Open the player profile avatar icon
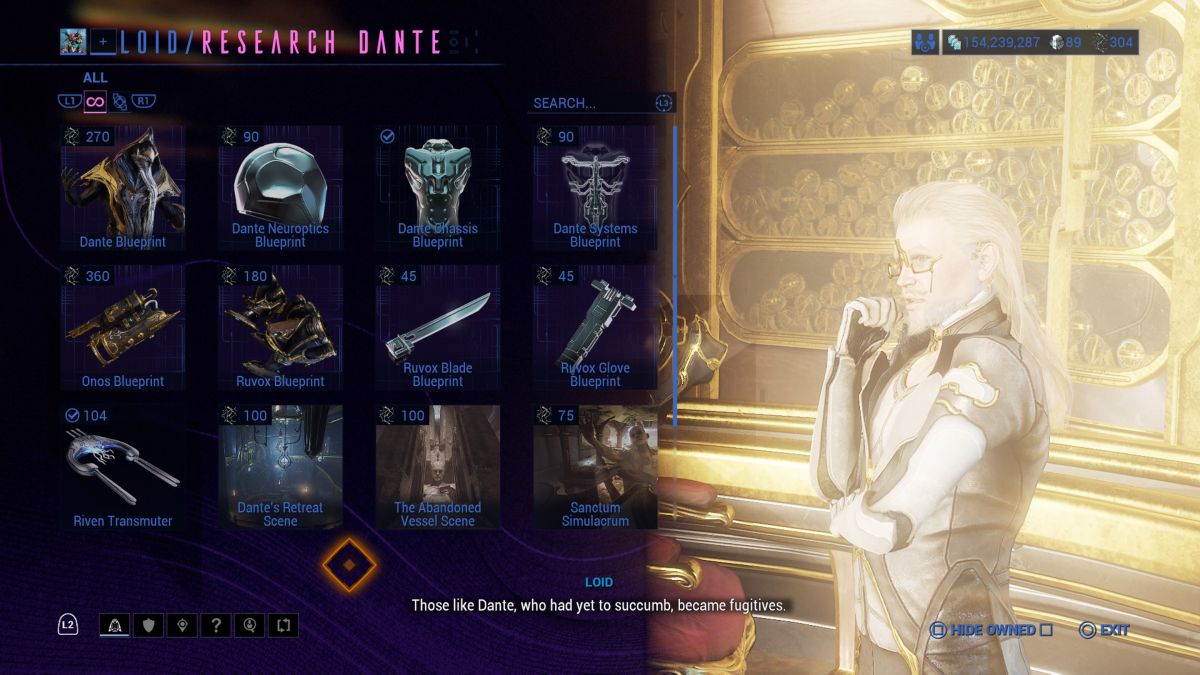Image resolution: width=1200 pixels, height=675 pixels. coord(73,42)
